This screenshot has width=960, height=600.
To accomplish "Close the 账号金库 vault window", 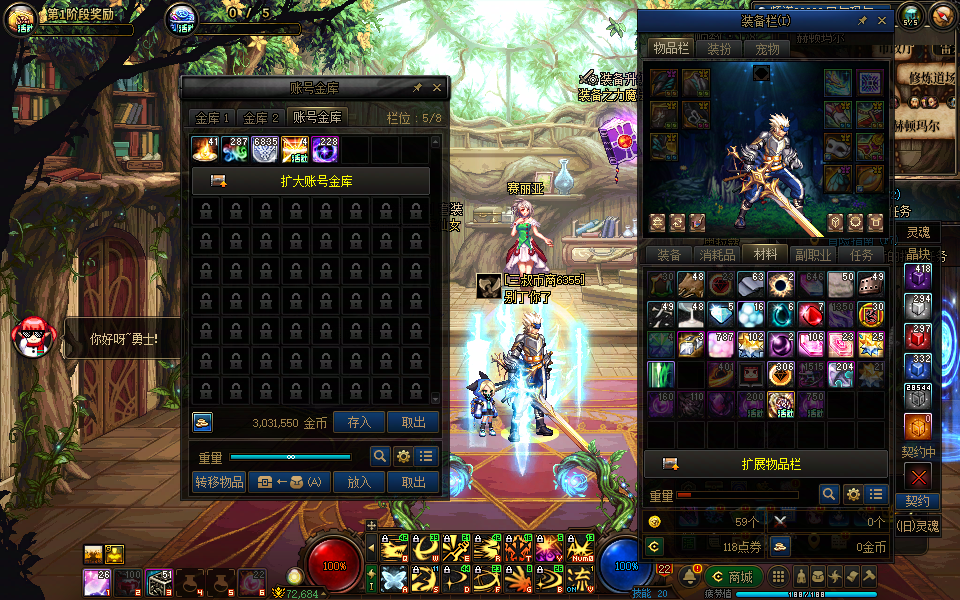I will coord(437,88).
